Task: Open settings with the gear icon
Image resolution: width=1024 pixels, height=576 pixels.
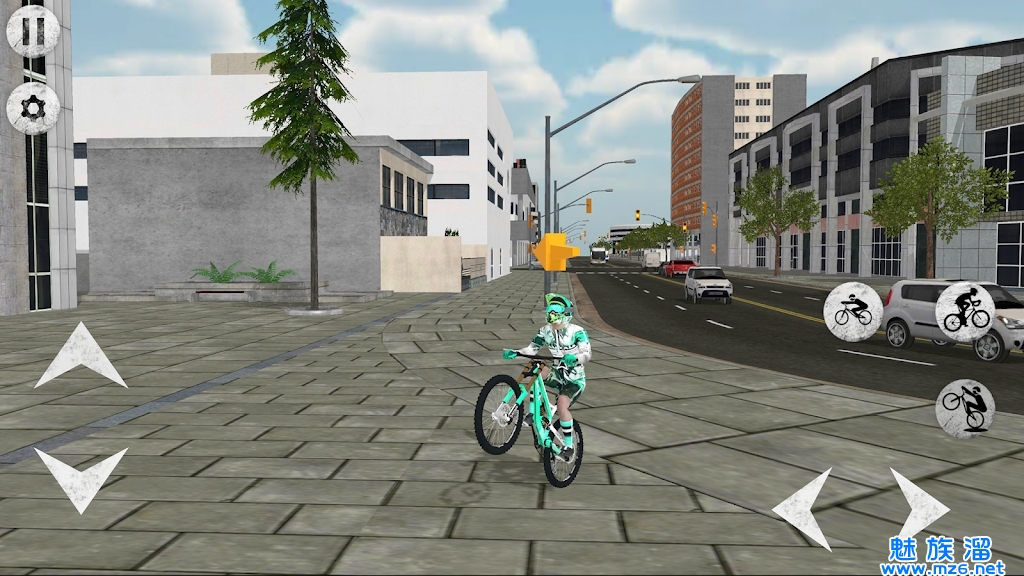Action: [33, 108]
